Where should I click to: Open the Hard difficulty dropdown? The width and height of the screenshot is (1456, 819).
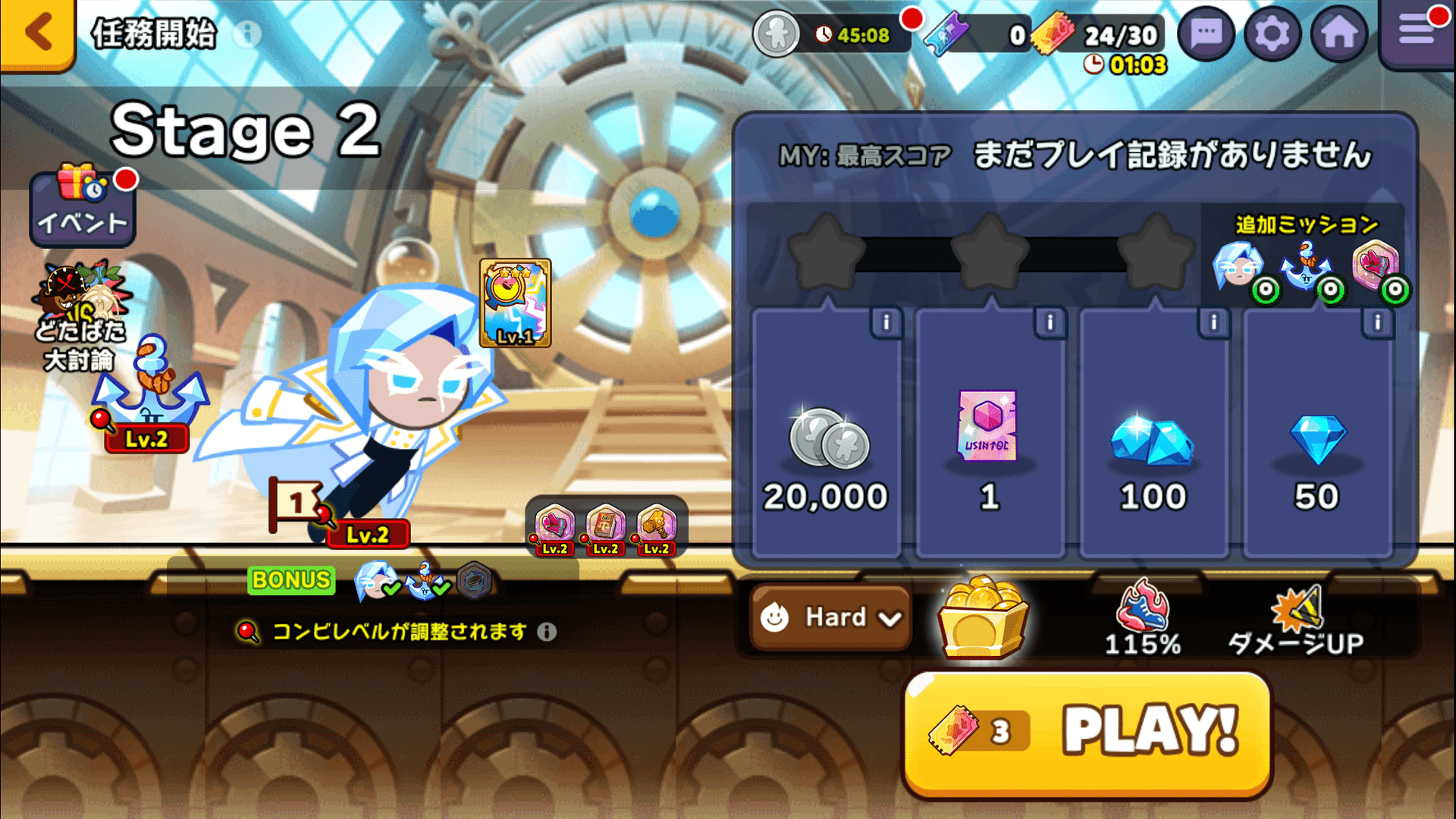coord(829,618)
